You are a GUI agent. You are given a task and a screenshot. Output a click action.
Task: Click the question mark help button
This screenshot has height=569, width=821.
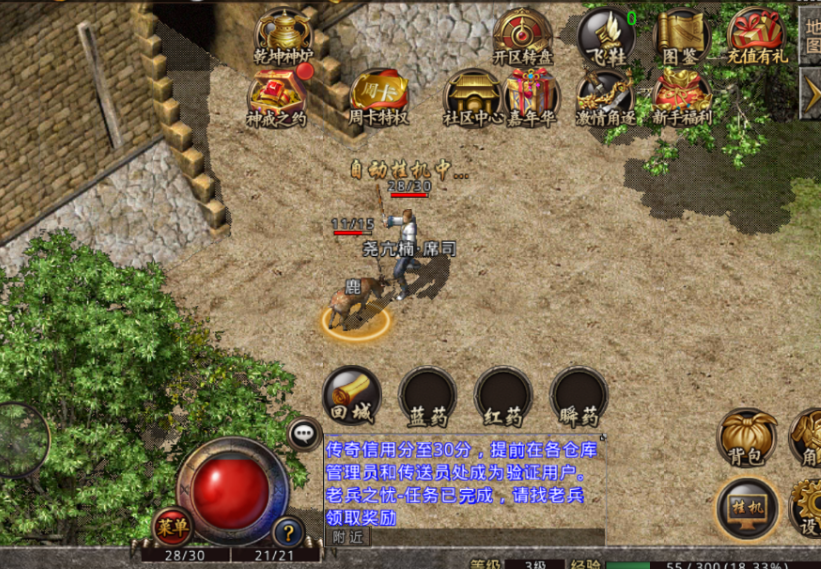point(288,532)
